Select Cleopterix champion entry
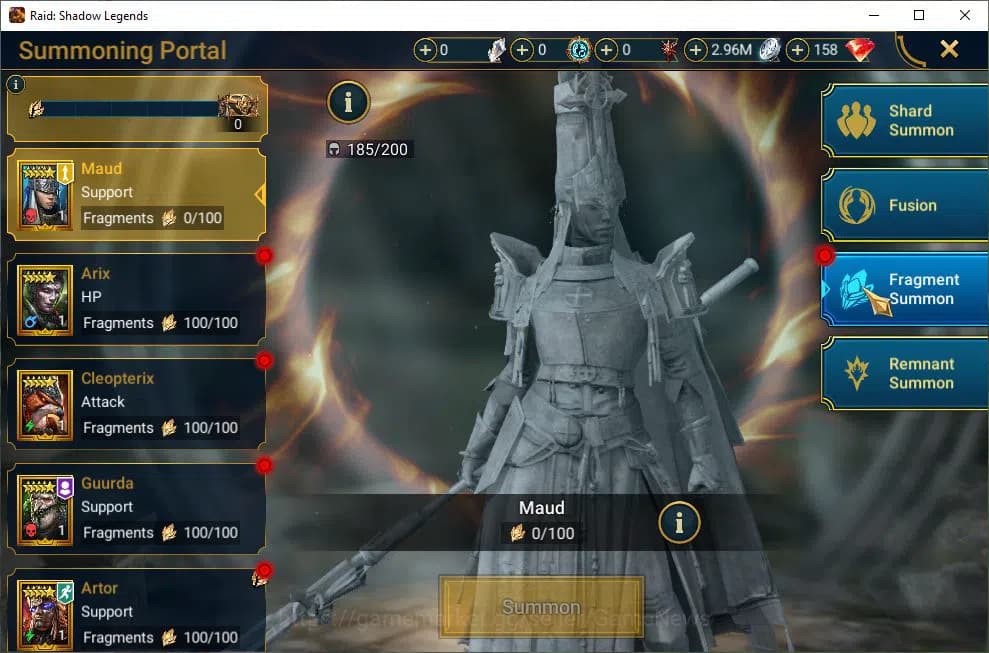 point(137,404)
